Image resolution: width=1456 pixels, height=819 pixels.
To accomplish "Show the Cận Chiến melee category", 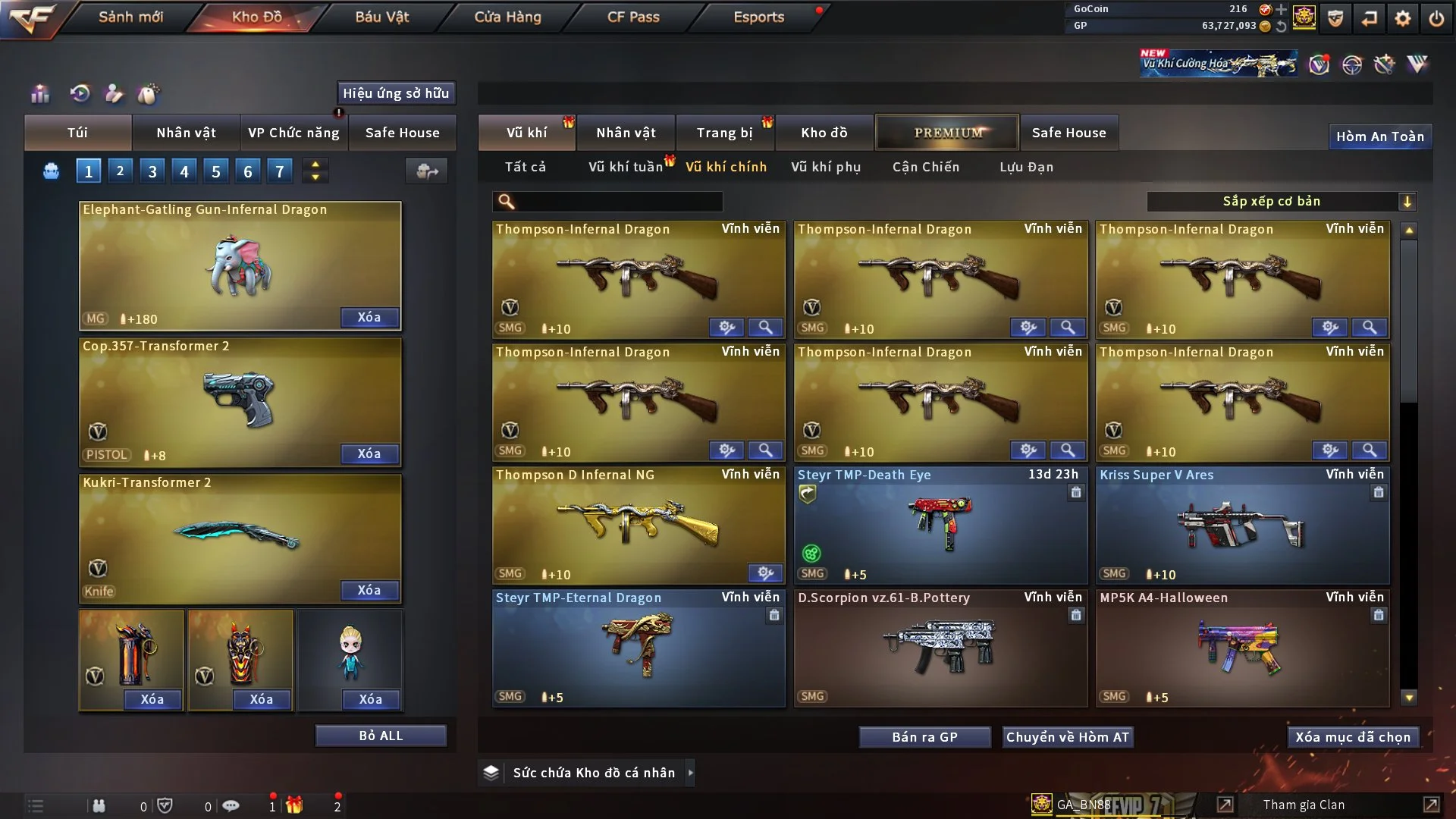I will pyautogui.click(x=925, y=167).
